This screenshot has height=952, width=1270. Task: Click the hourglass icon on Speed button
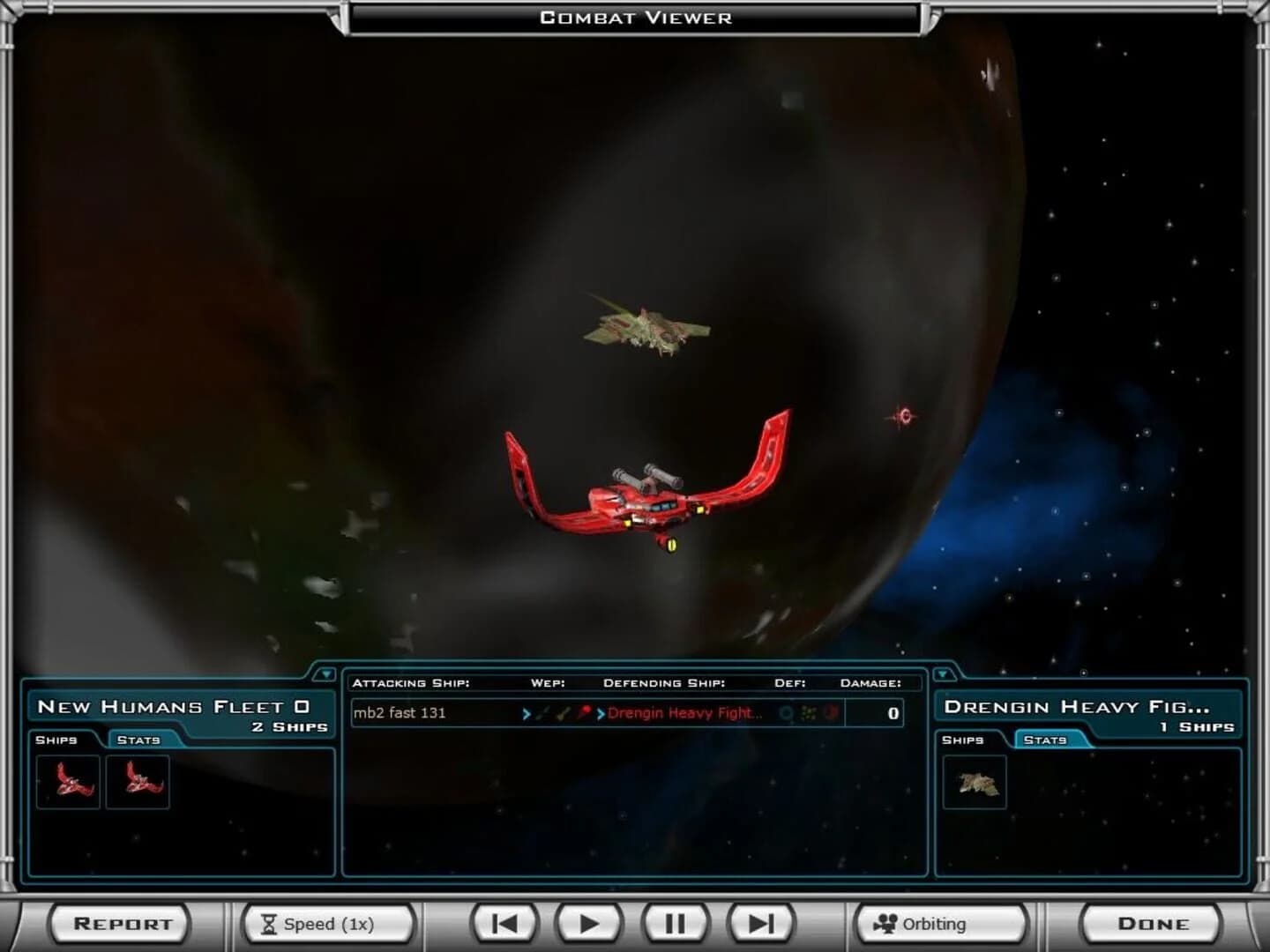(x=267, y=924)
